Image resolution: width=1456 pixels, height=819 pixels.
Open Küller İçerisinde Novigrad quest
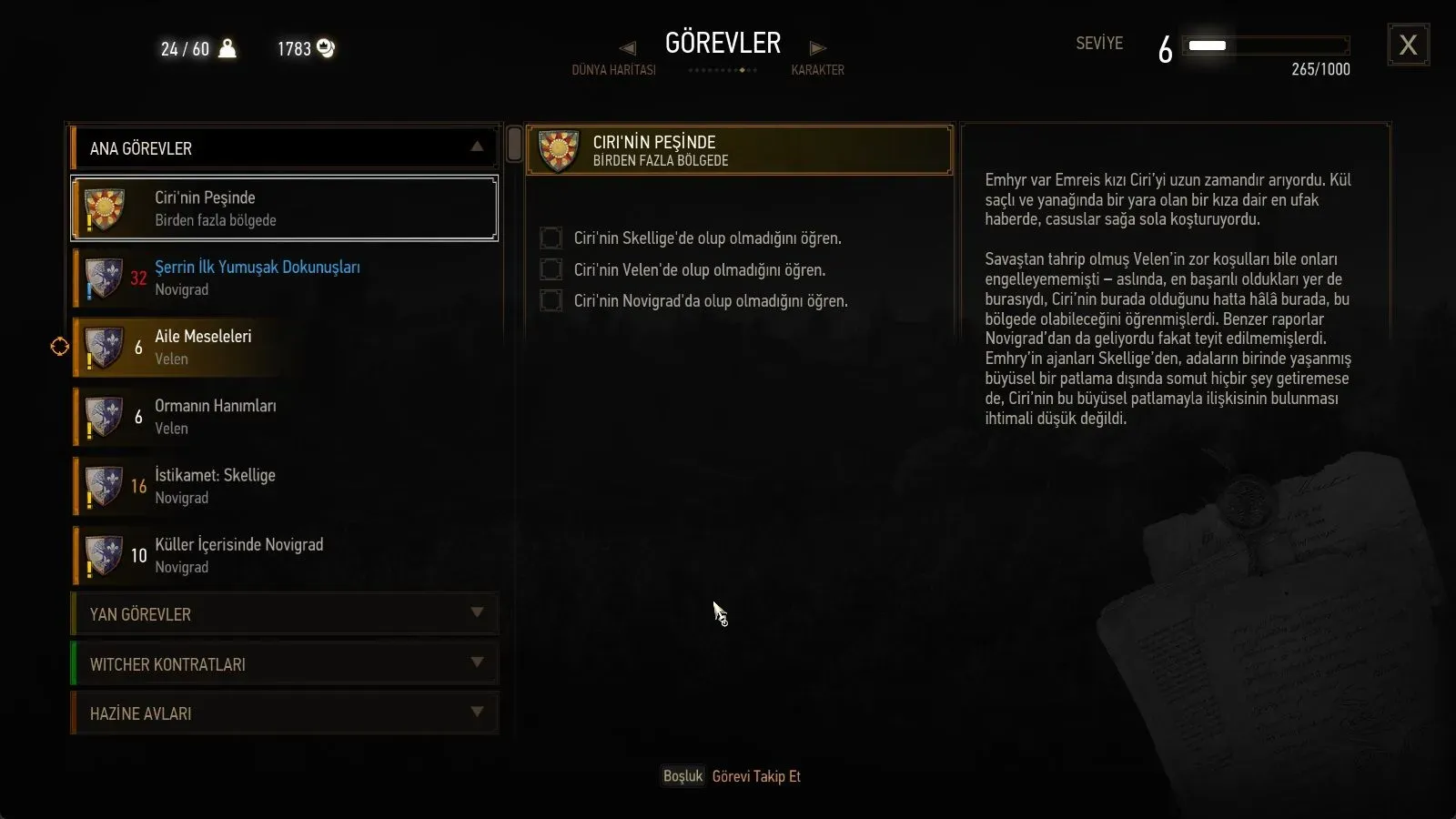284,555
